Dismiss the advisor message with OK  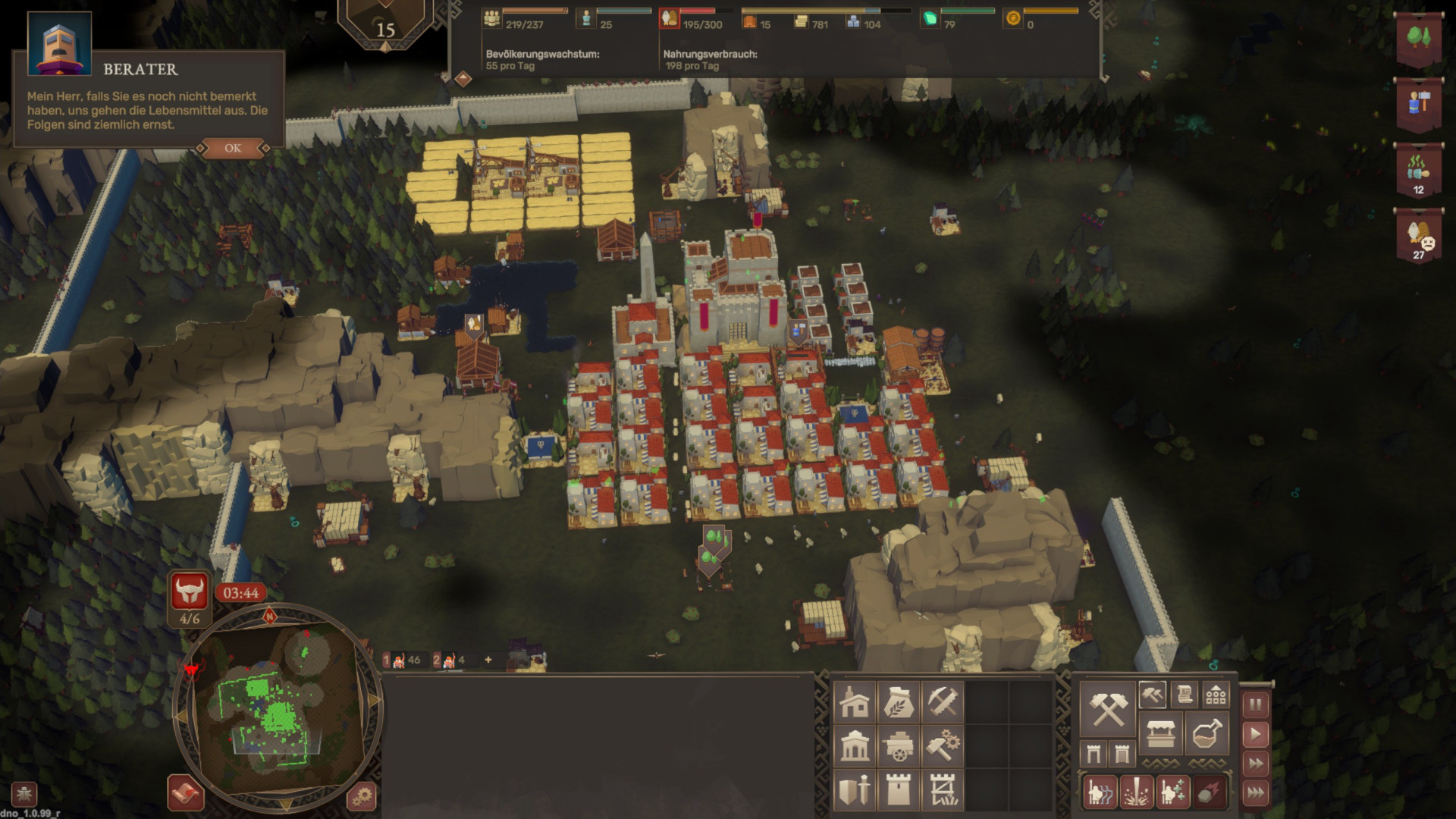(x=233, y=148)
